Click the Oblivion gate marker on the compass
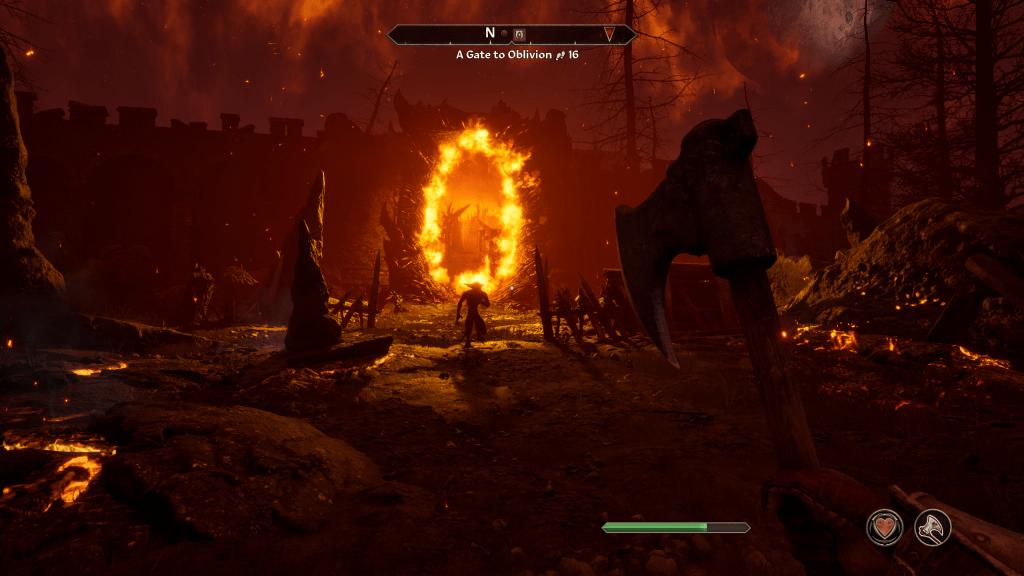This screenshot has width=1024, height=576. point(519,34)
